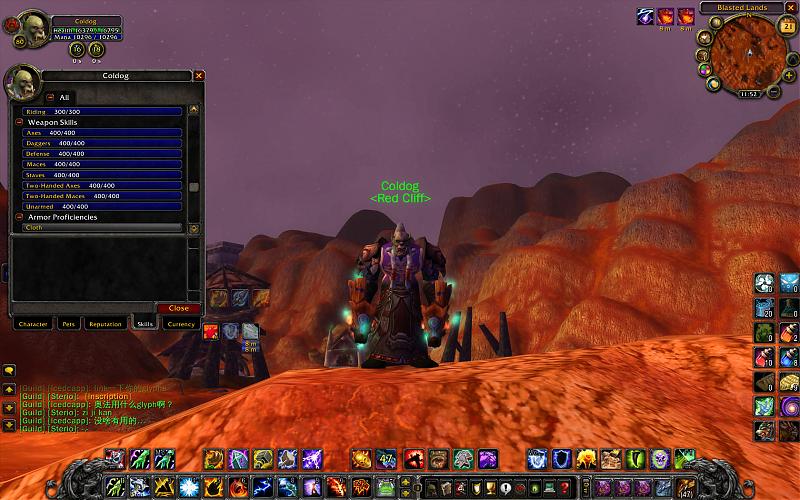This screenshot has width=800, height=500.
Task: Collapse the Weapon Skills category
Action: [x=19, y=122]
